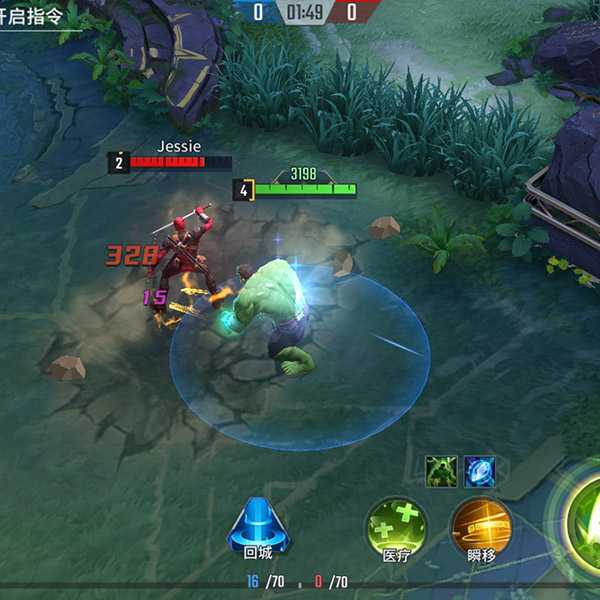Screen dimensions: 600x600
Task: Use the 瞬移 flash spell
Action: click(481, 526)
